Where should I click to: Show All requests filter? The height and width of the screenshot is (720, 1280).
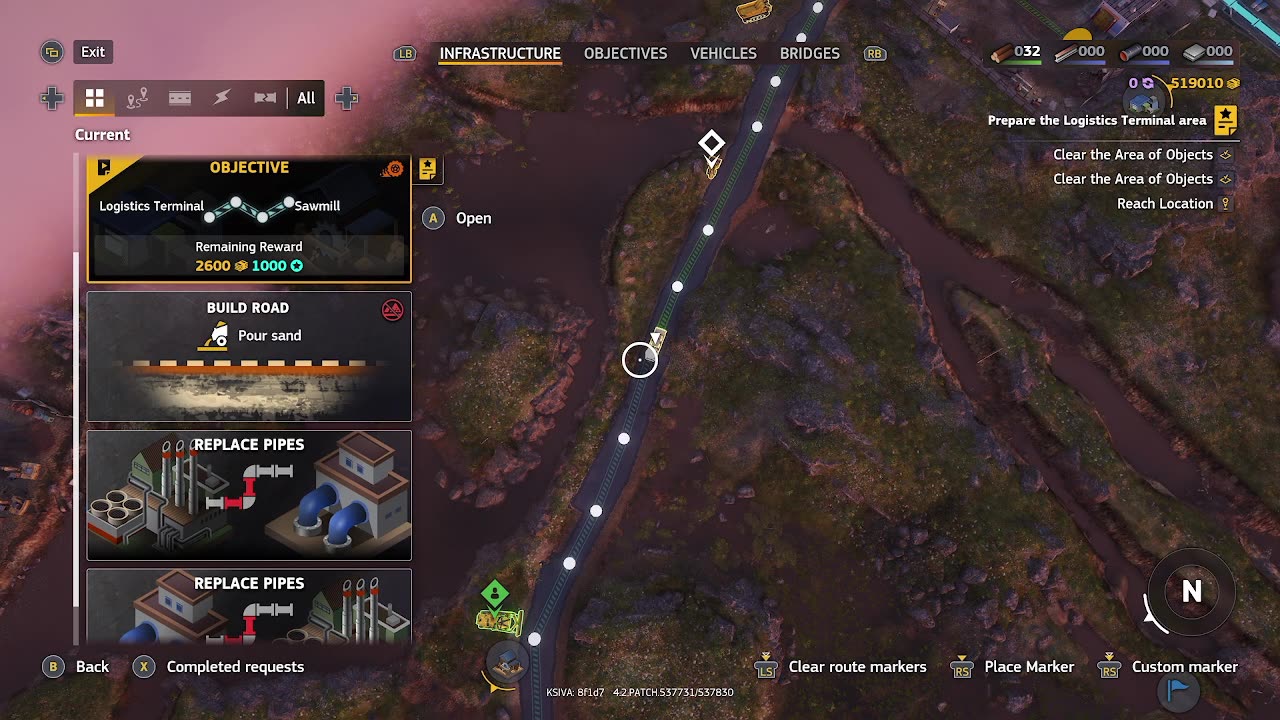306,98
